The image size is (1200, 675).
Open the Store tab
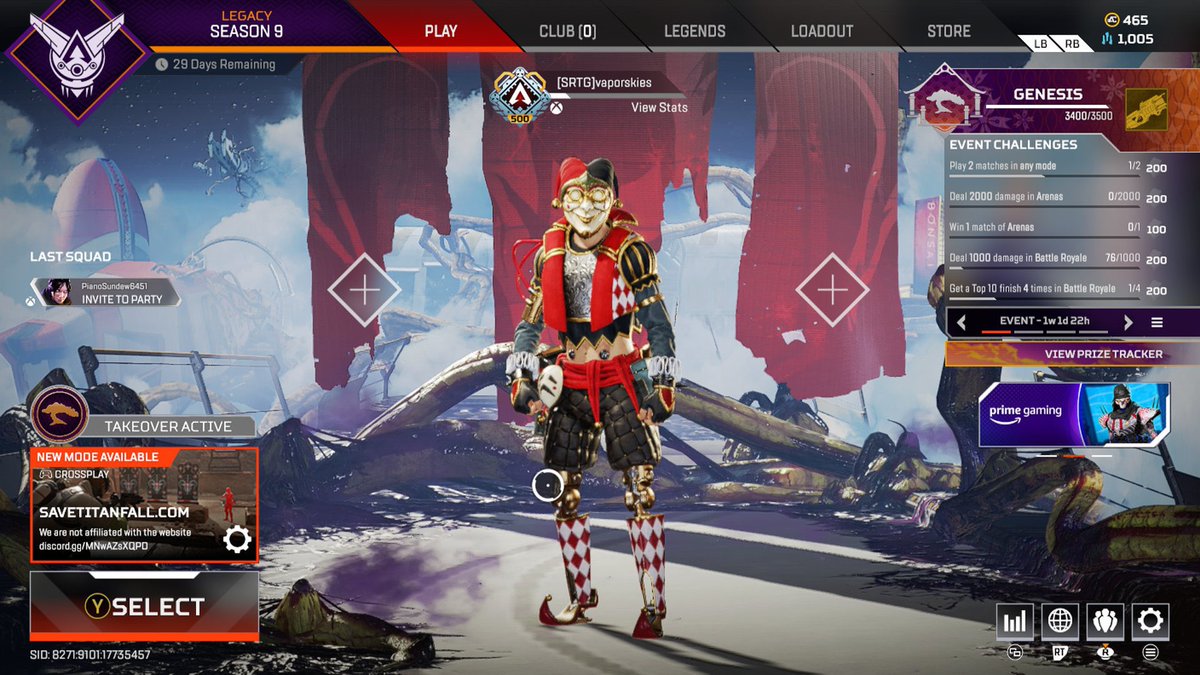coord(948,31)
